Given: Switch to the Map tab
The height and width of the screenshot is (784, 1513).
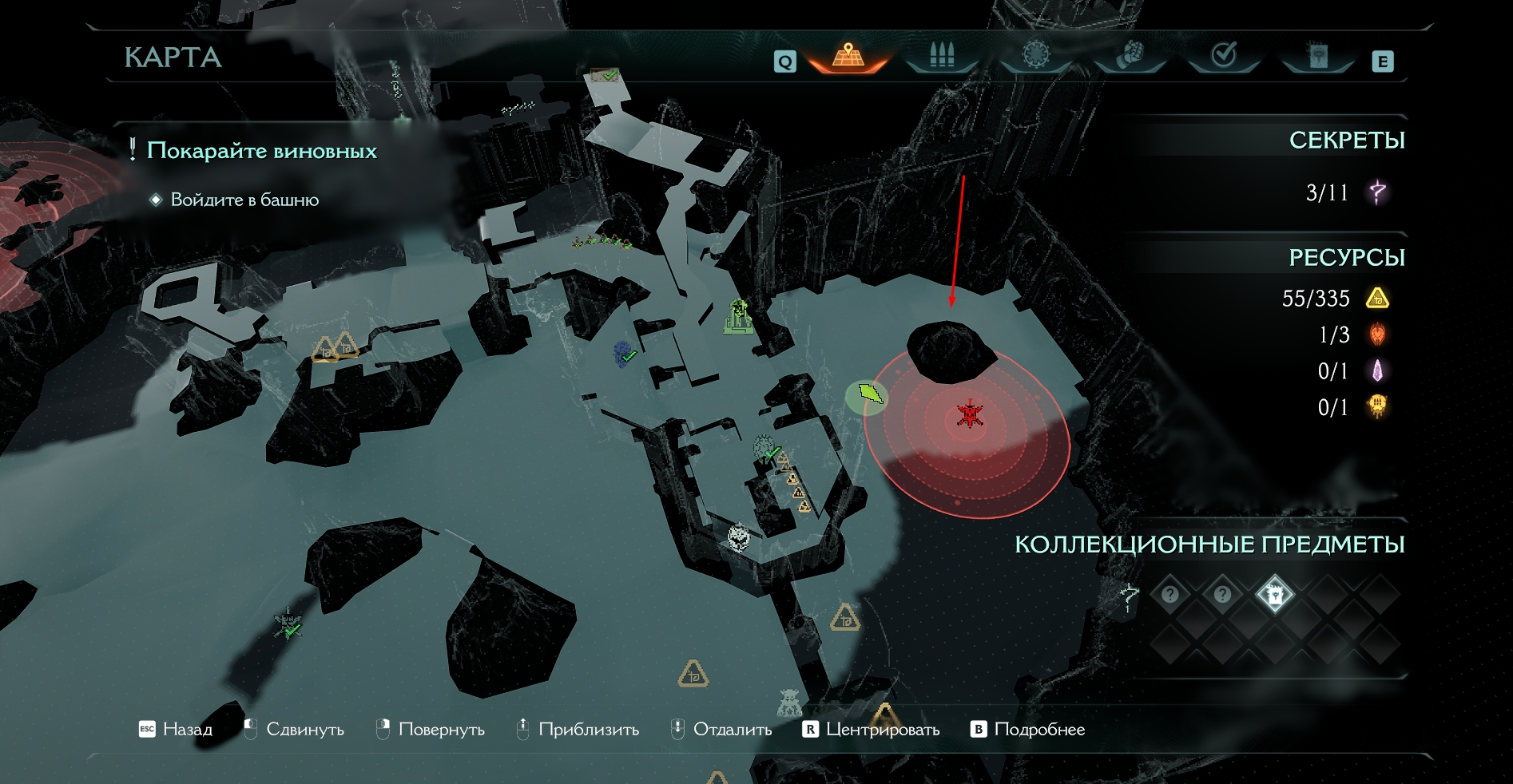Looking at the screenshot, I should pyautogui.click(x=848, y=56).
